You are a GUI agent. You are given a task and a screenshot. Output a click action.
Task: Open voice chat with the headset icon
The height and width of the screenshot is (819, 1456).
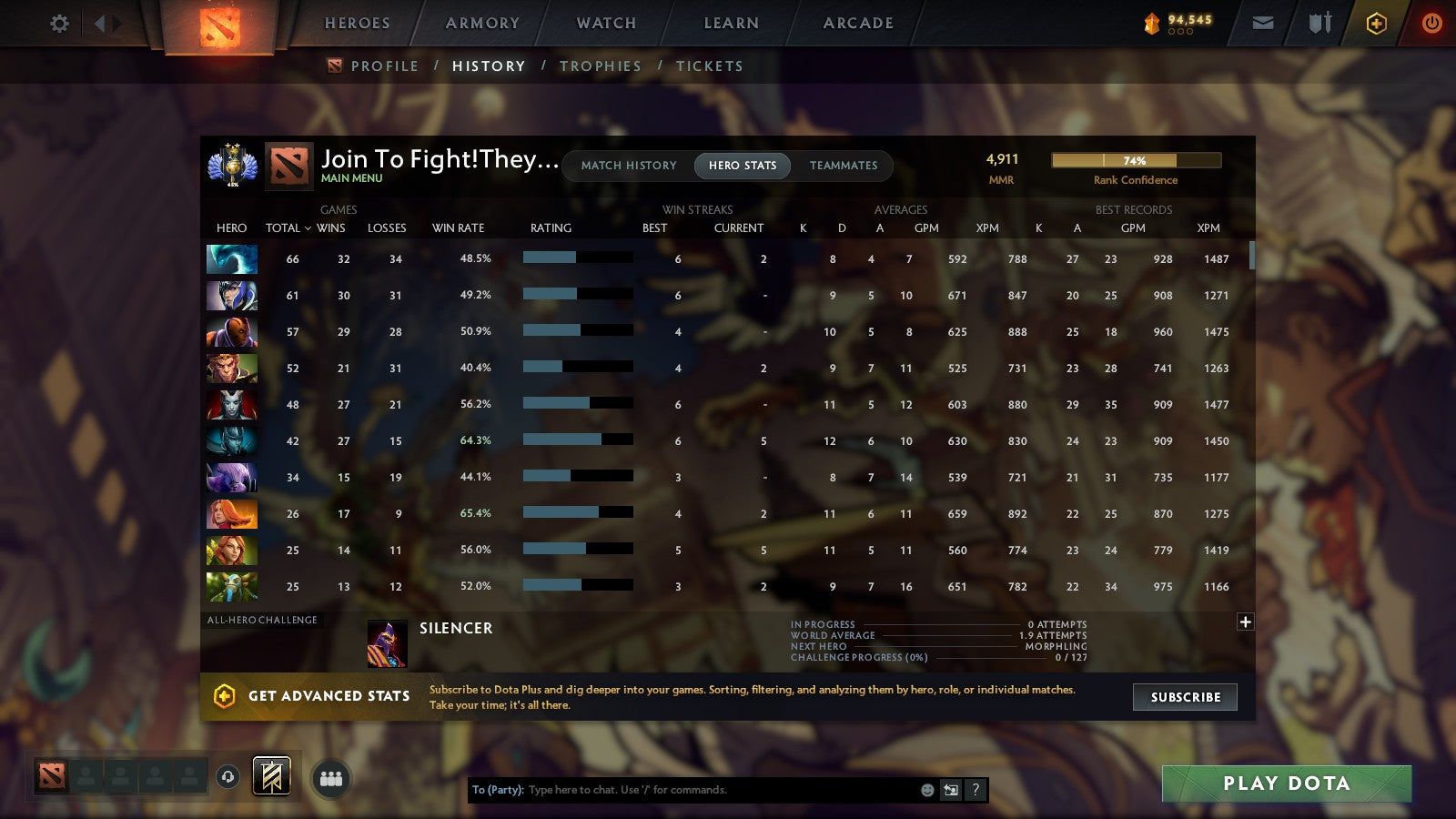pyautogui.click(x=227, y=775)
